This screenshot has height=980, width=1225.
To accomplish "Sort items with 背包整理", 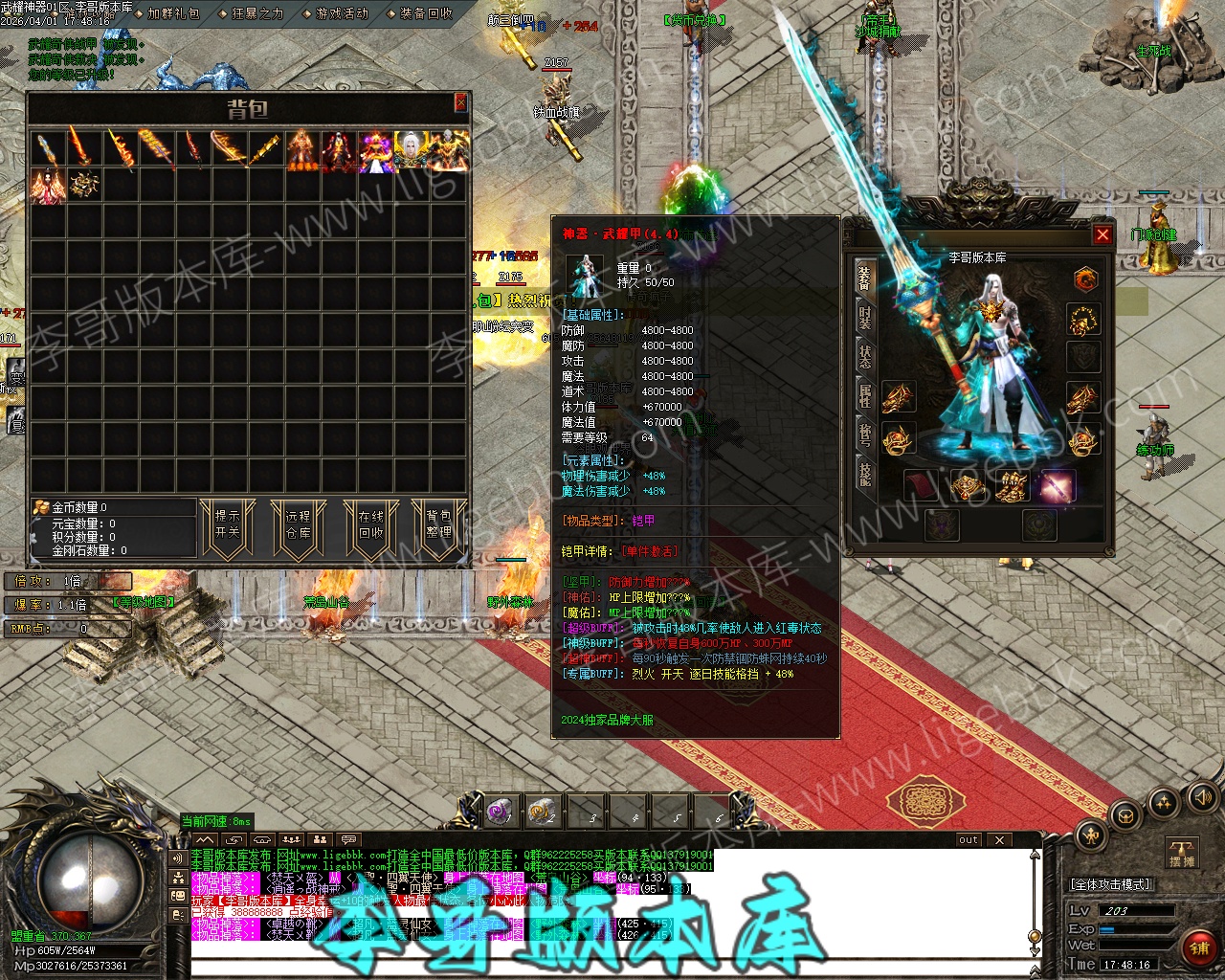I will point(439,523).
